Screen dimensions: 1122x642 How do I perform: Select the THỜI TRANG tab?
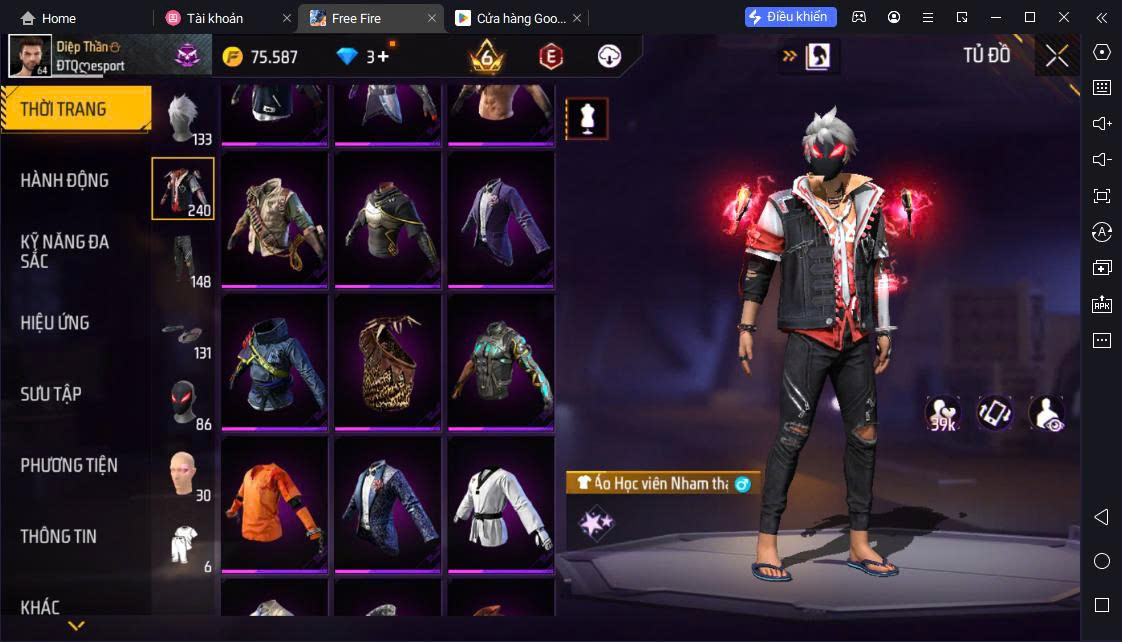(63, 109)
